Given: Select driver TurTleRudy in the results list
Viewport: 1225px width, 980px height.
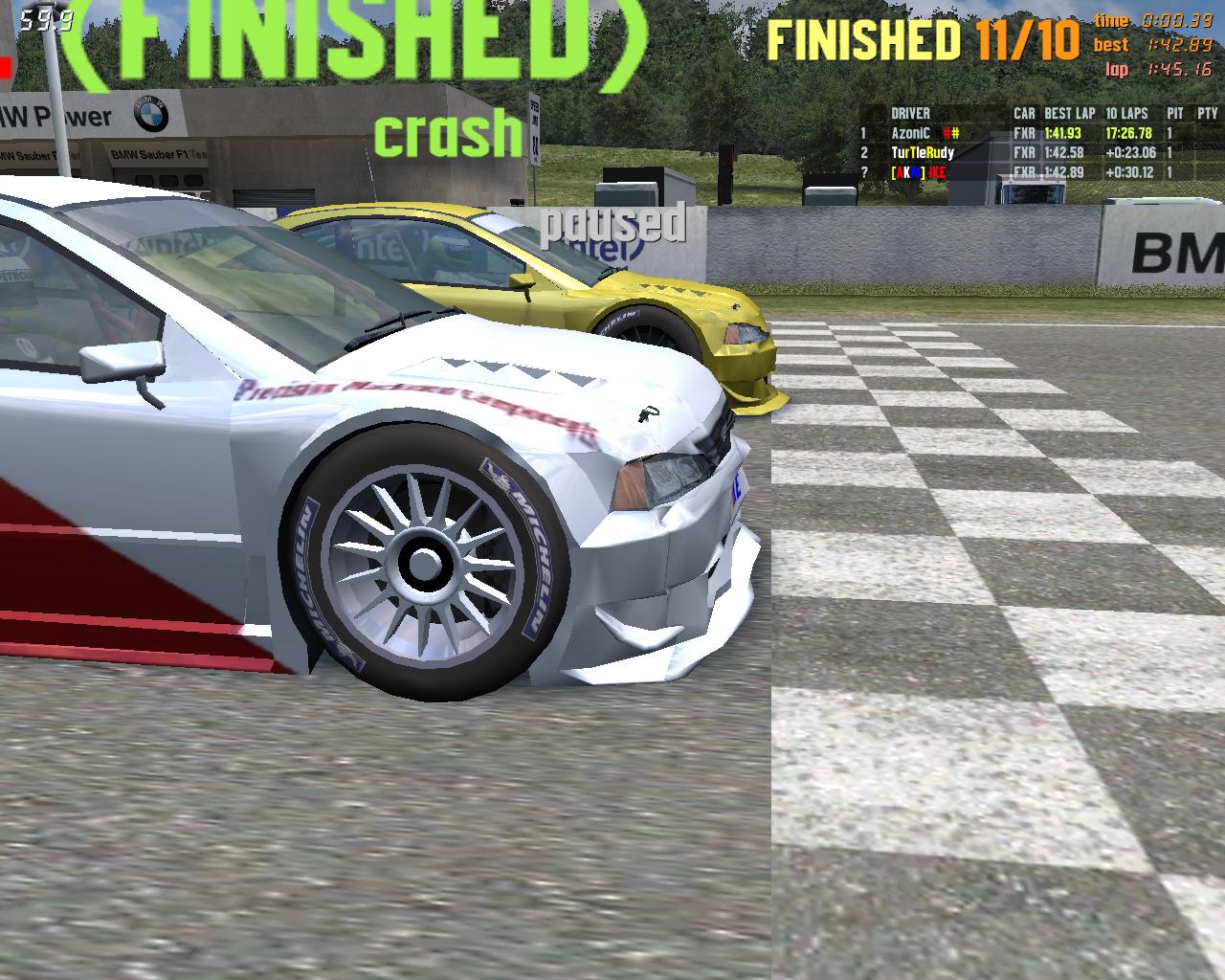Looking at the screenshot, I should point(922,153).
